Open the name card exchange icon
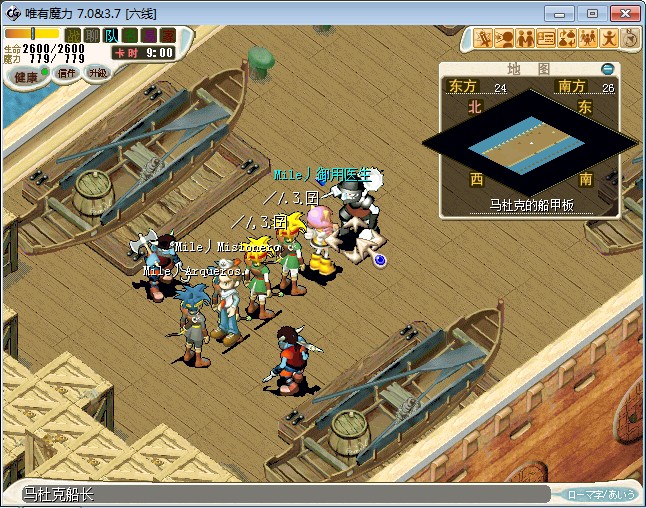This screenshot has height=508, width=646. (546, 39)
